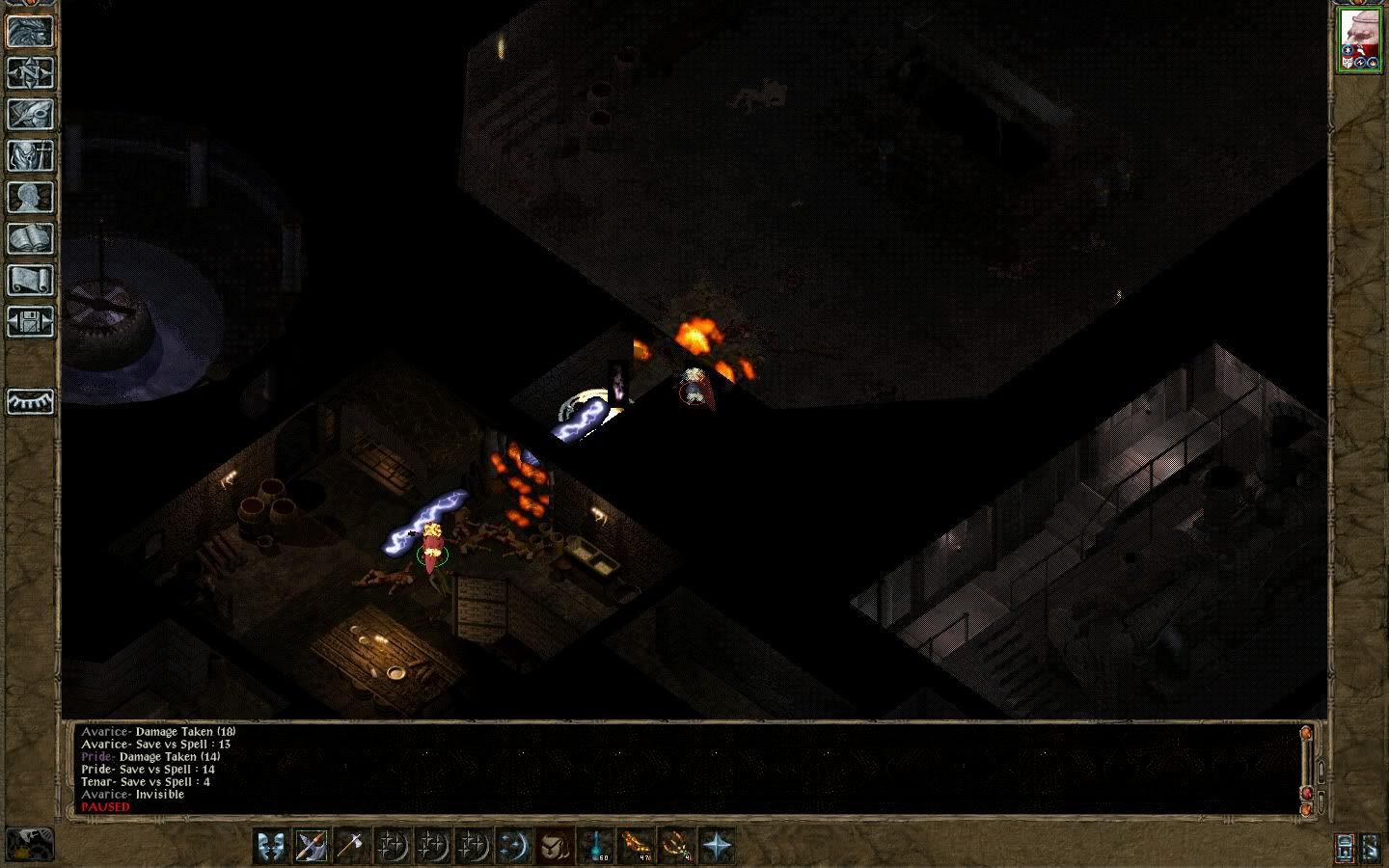
Task: Select the character portrait
Action: (1359, 41)
